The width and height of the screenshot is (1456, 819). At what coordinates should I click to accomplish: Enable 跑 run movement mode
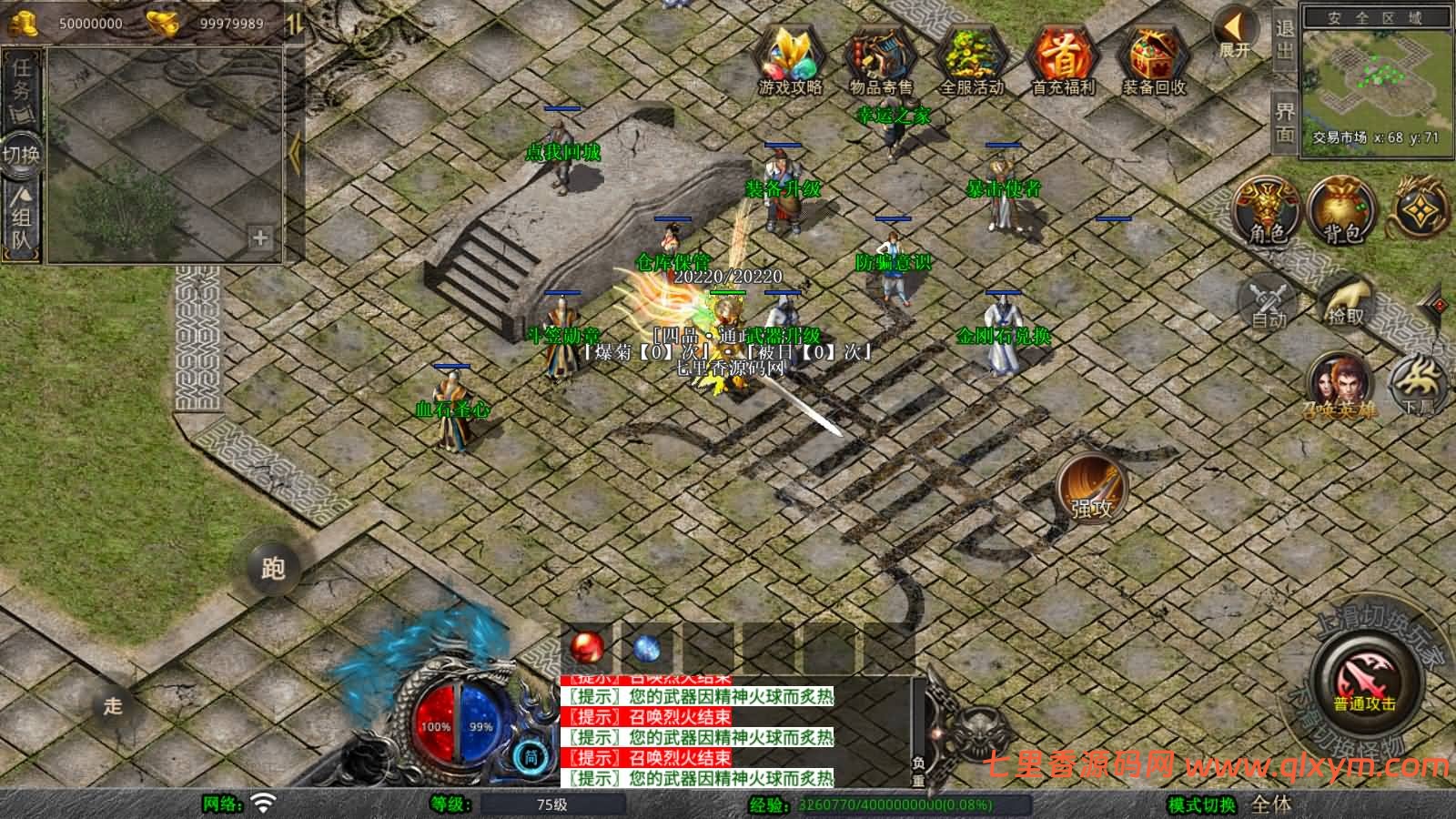pos(273,567)
